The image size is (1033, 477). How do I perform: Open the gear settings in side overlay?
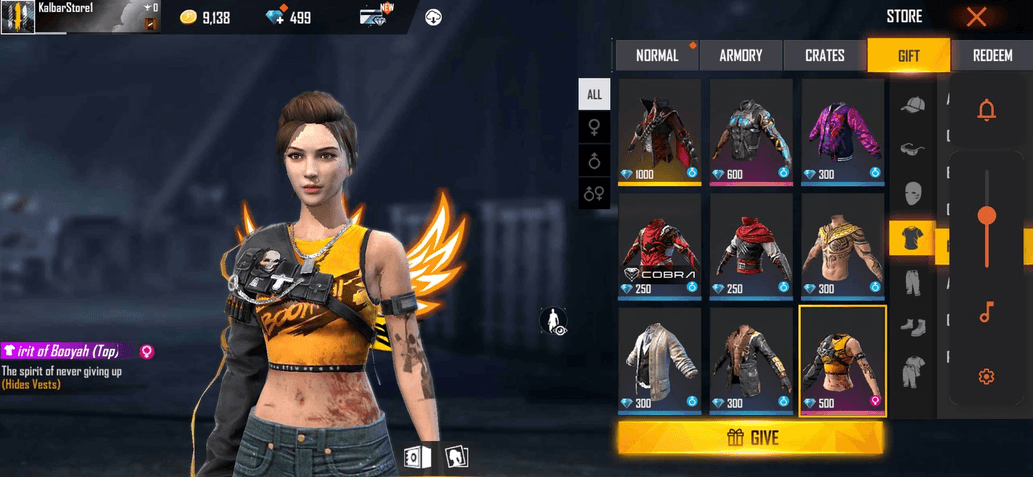986,376
